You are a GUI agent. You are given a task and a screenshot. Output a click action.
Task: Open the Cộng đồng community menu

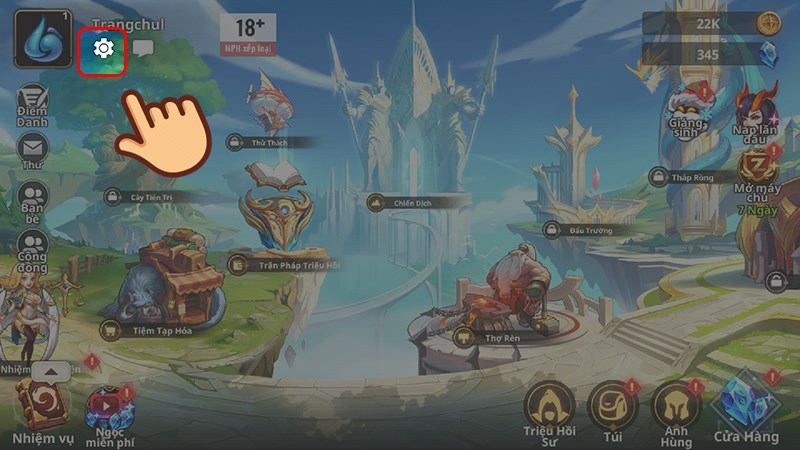(x=33, y=247)
